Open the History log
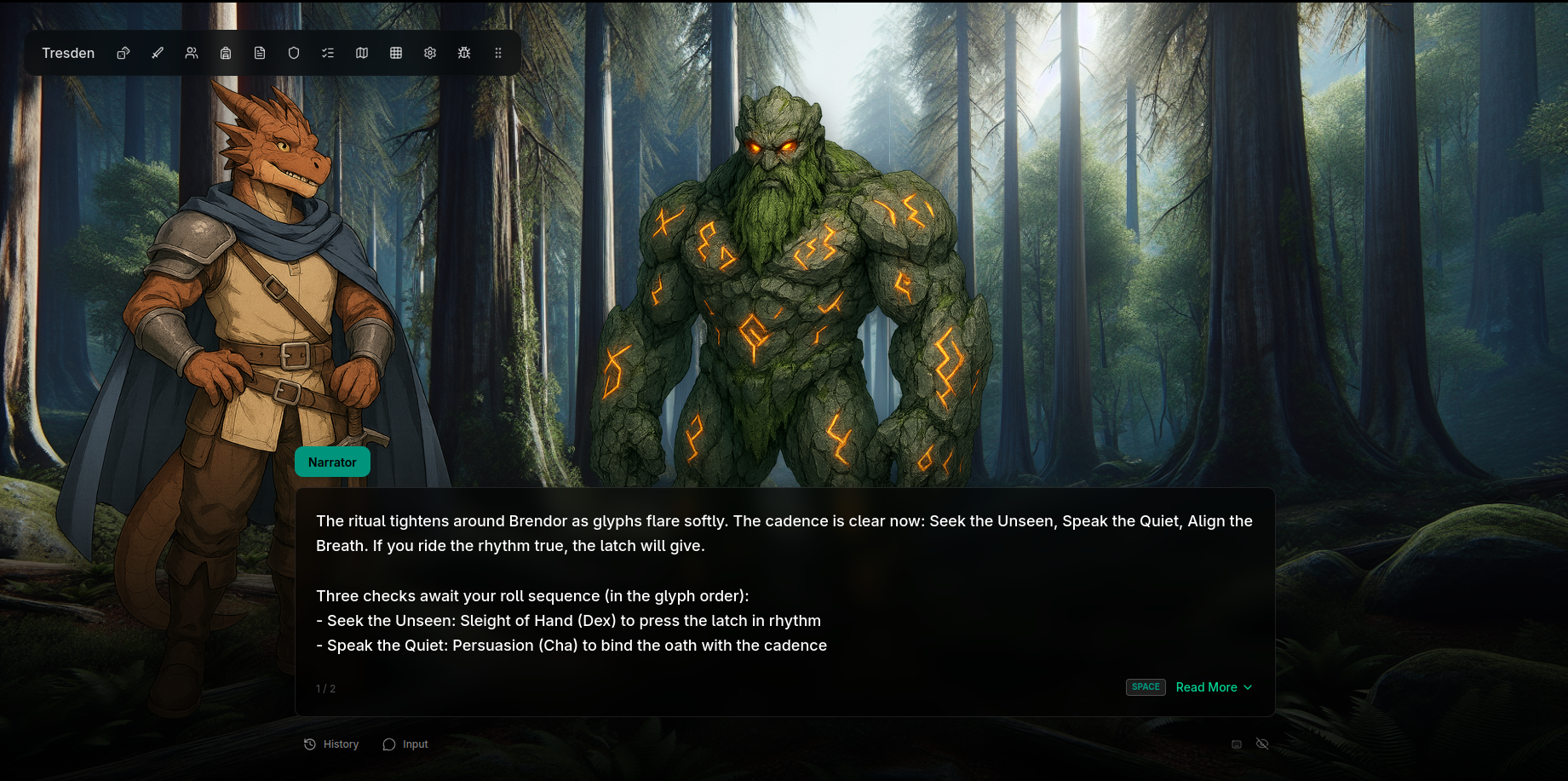The image size is (1568, 781). (331, 744)
